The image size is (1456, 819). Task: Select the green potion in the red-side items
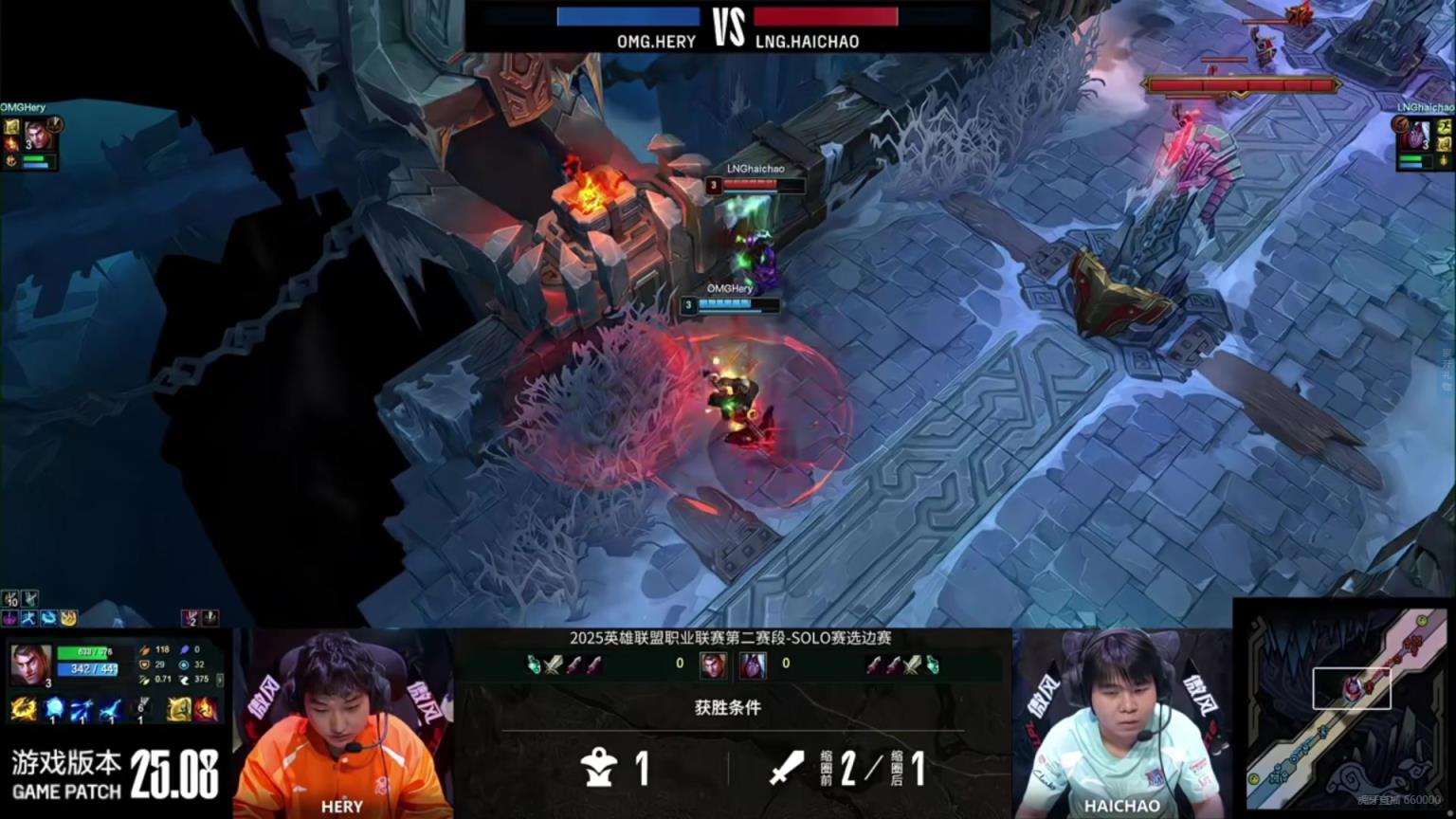[x=932, y=664]
